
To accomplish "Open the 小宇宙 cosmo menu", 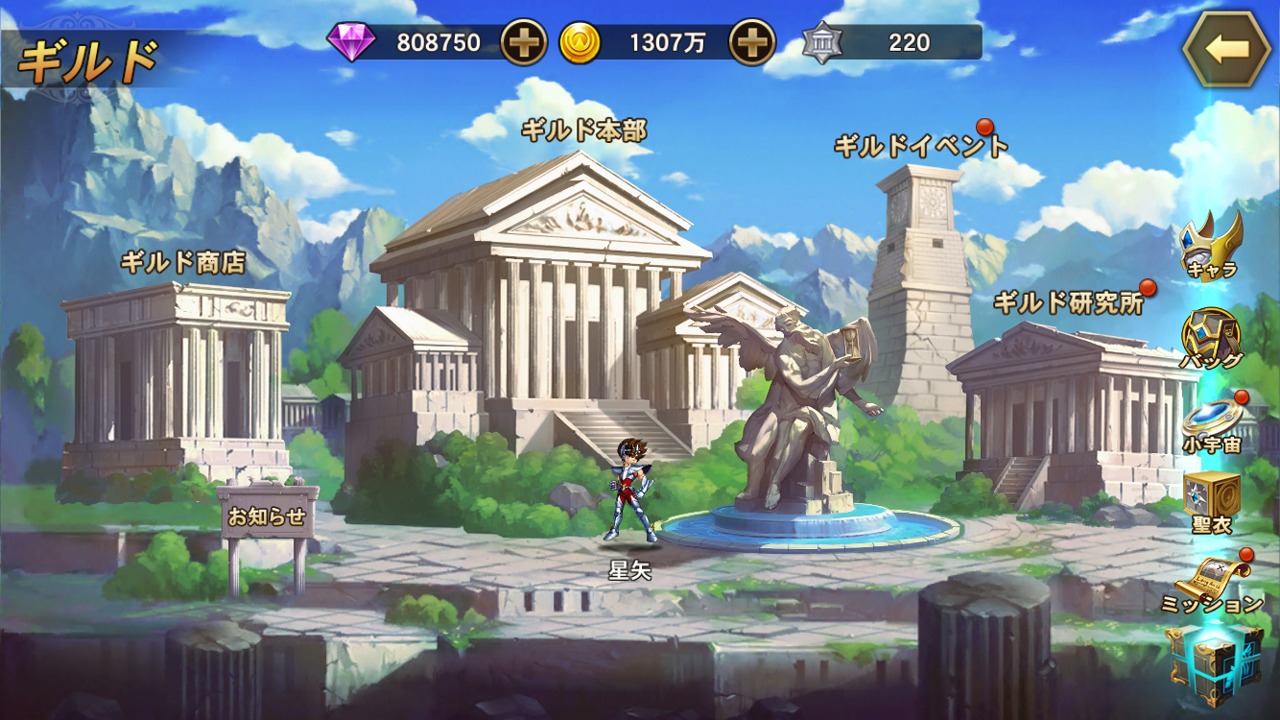I will tap(1211, 423).
